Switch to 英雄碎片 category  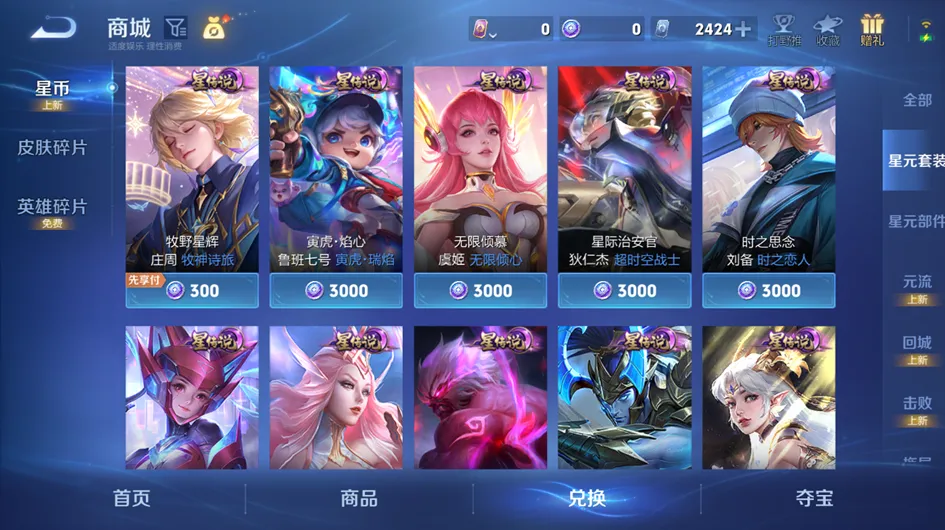[x=52, y=210]
